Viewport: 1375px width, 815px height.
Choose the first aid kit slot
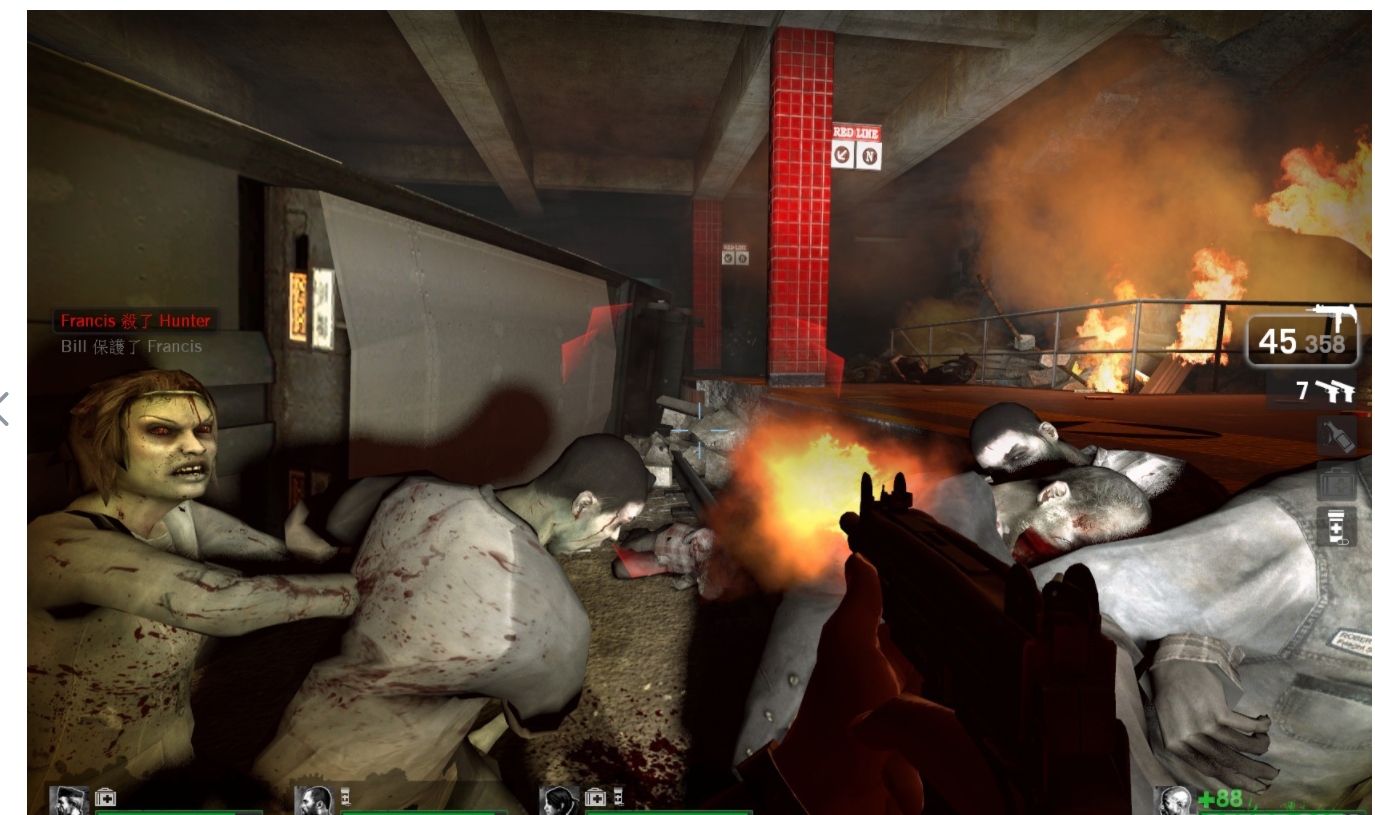[x=1336, y=482]
